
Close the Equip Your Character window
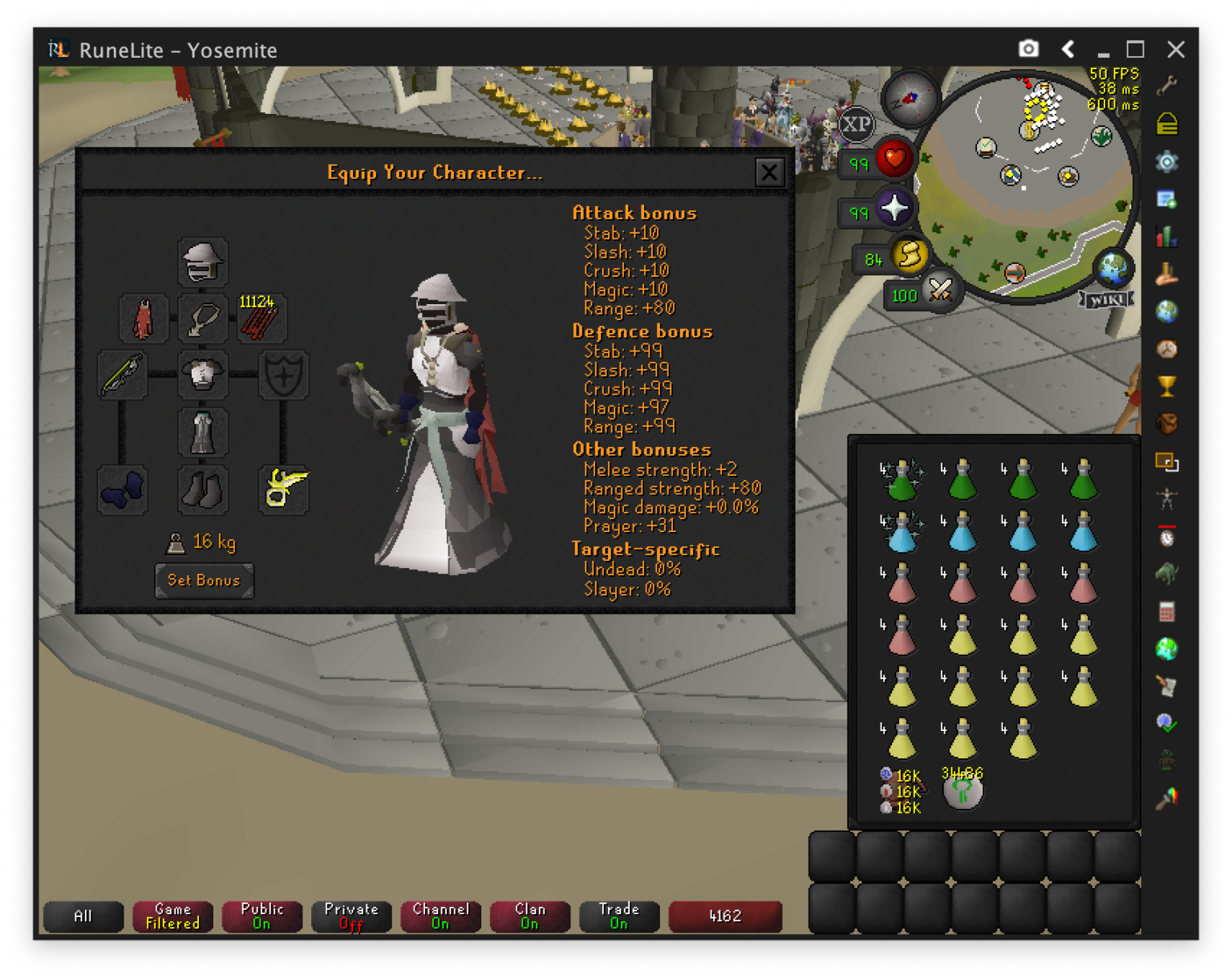coord(769,173)
